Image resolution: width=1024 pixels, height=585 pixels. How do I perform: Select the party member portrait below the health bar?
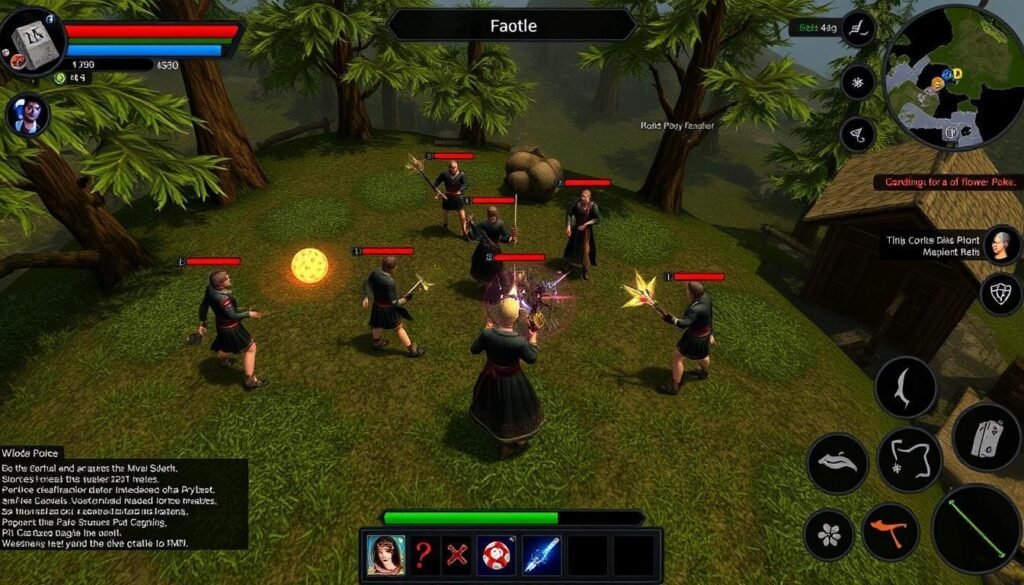click(x=28, y=114)
